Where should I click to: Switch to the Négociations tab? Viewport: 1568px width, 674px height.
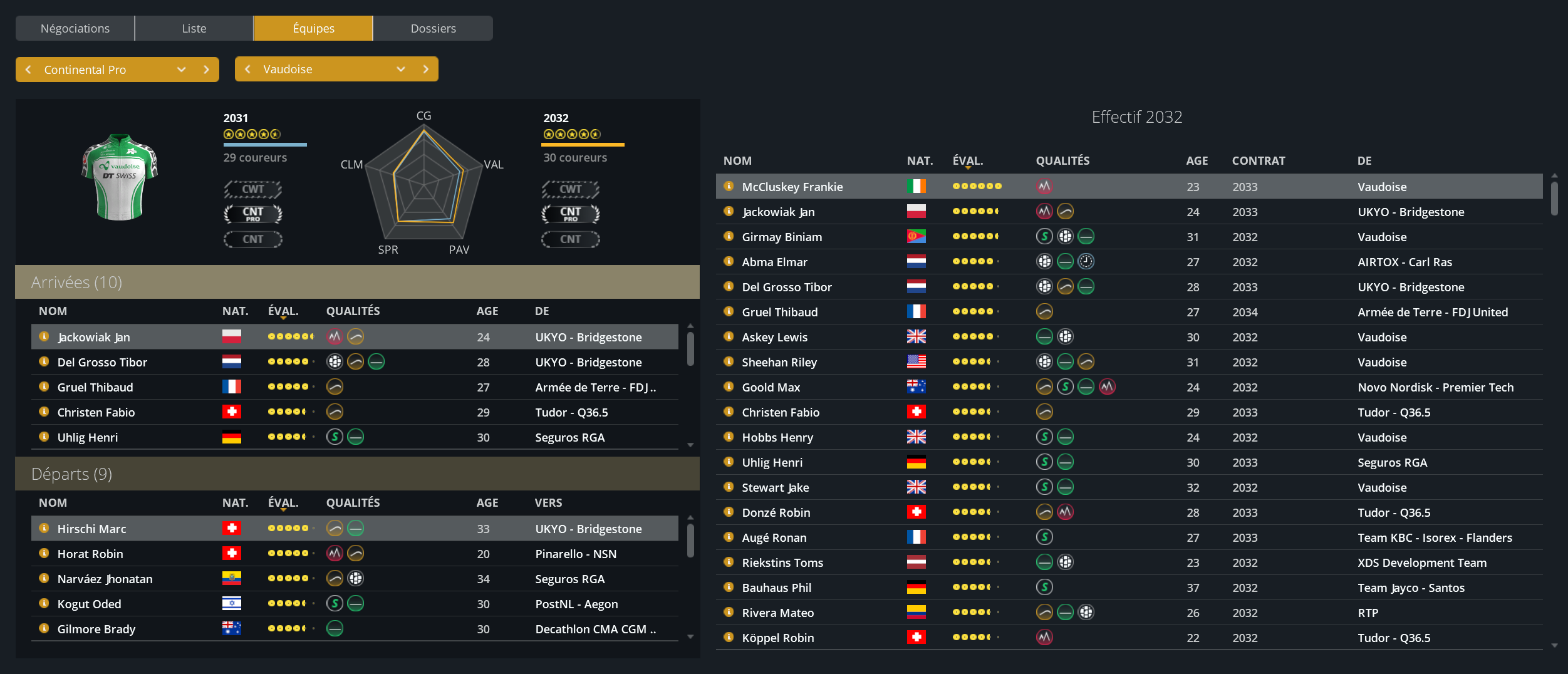point(75,28)
